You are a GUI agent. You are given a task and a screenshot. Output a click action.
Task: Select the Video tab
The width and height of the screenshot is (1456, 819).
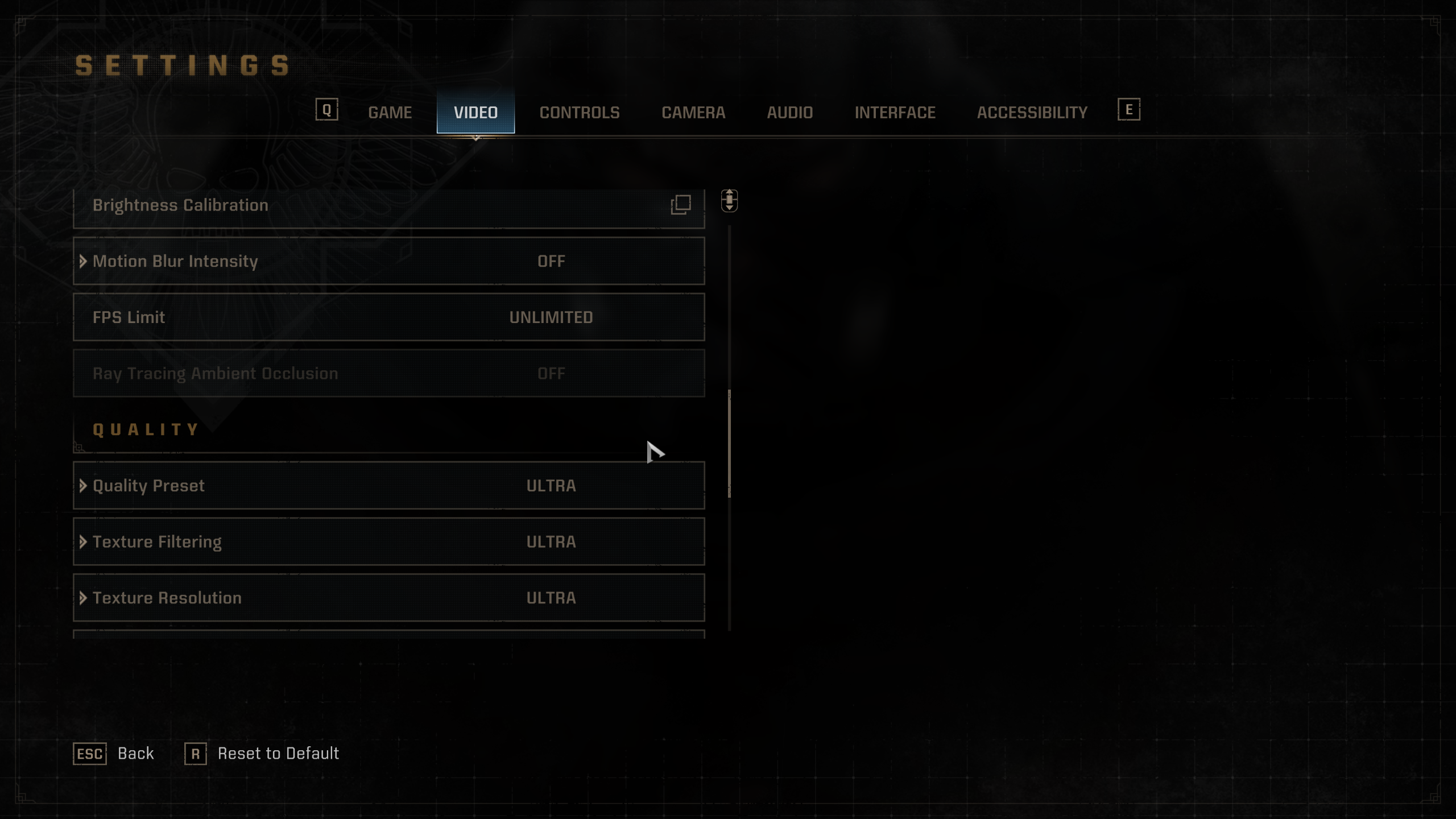click(x=475, y=113)
